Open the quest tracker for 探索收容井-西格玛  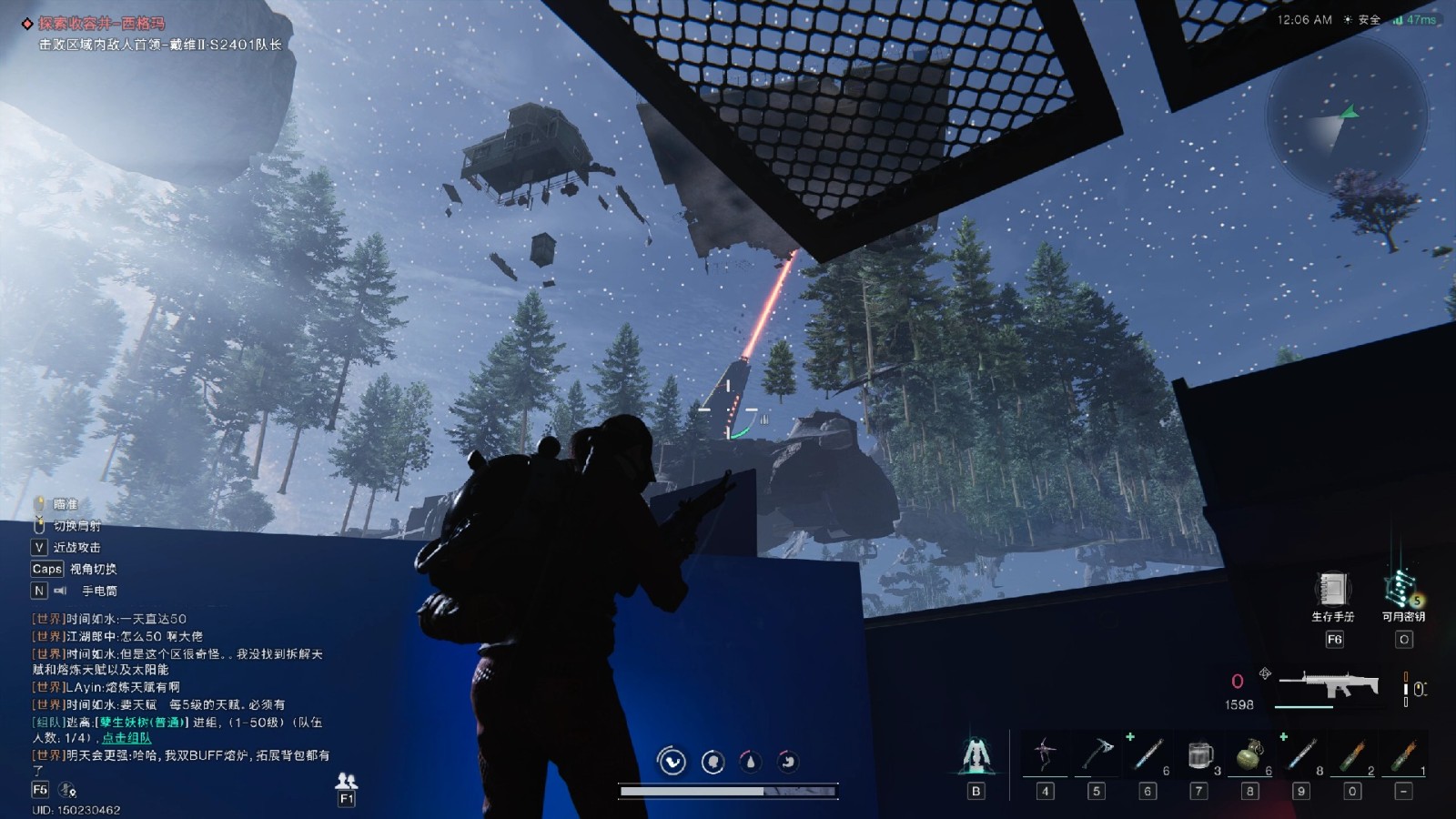100,24
